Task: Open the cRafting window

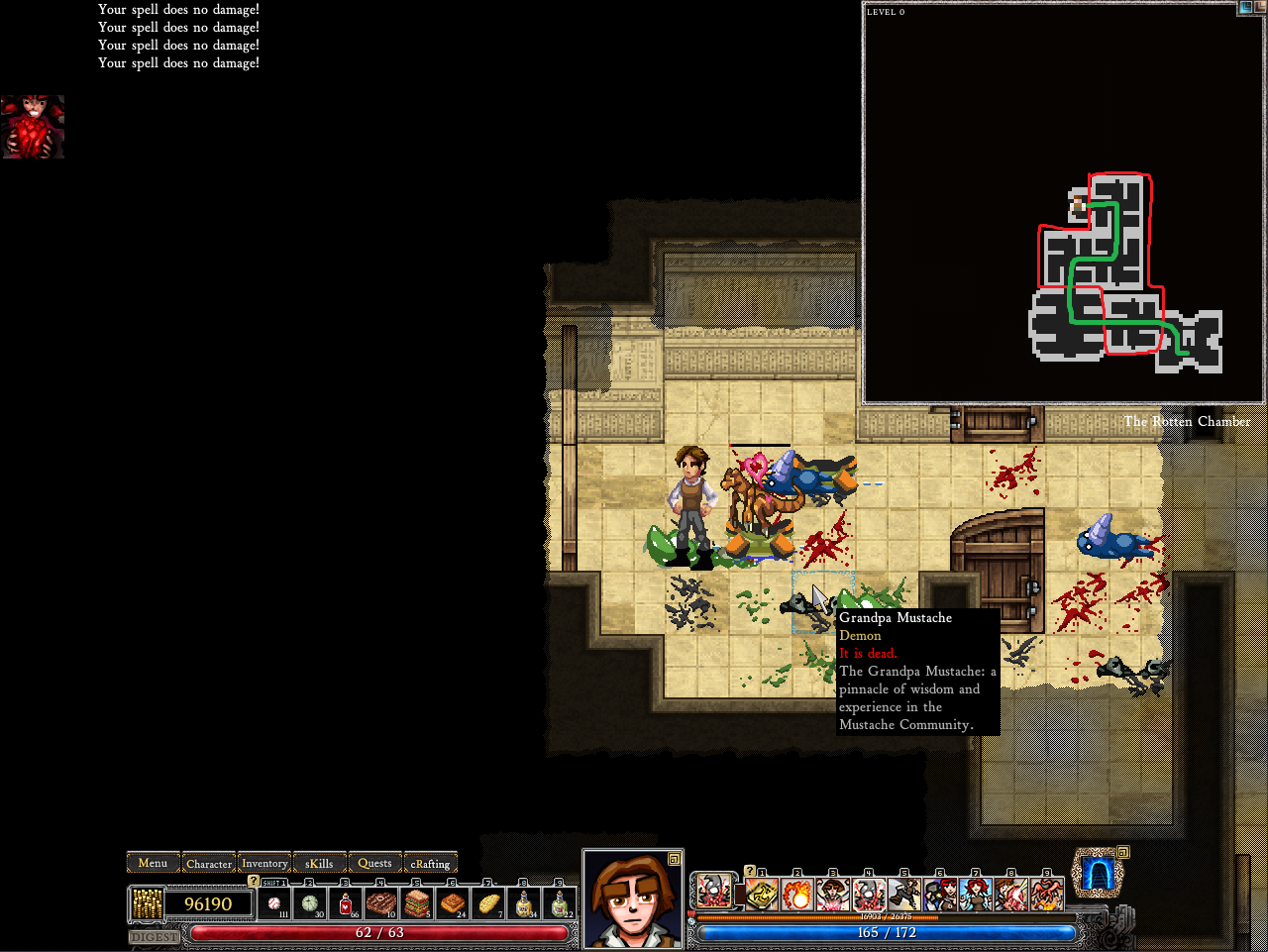Action: [430, 863]
